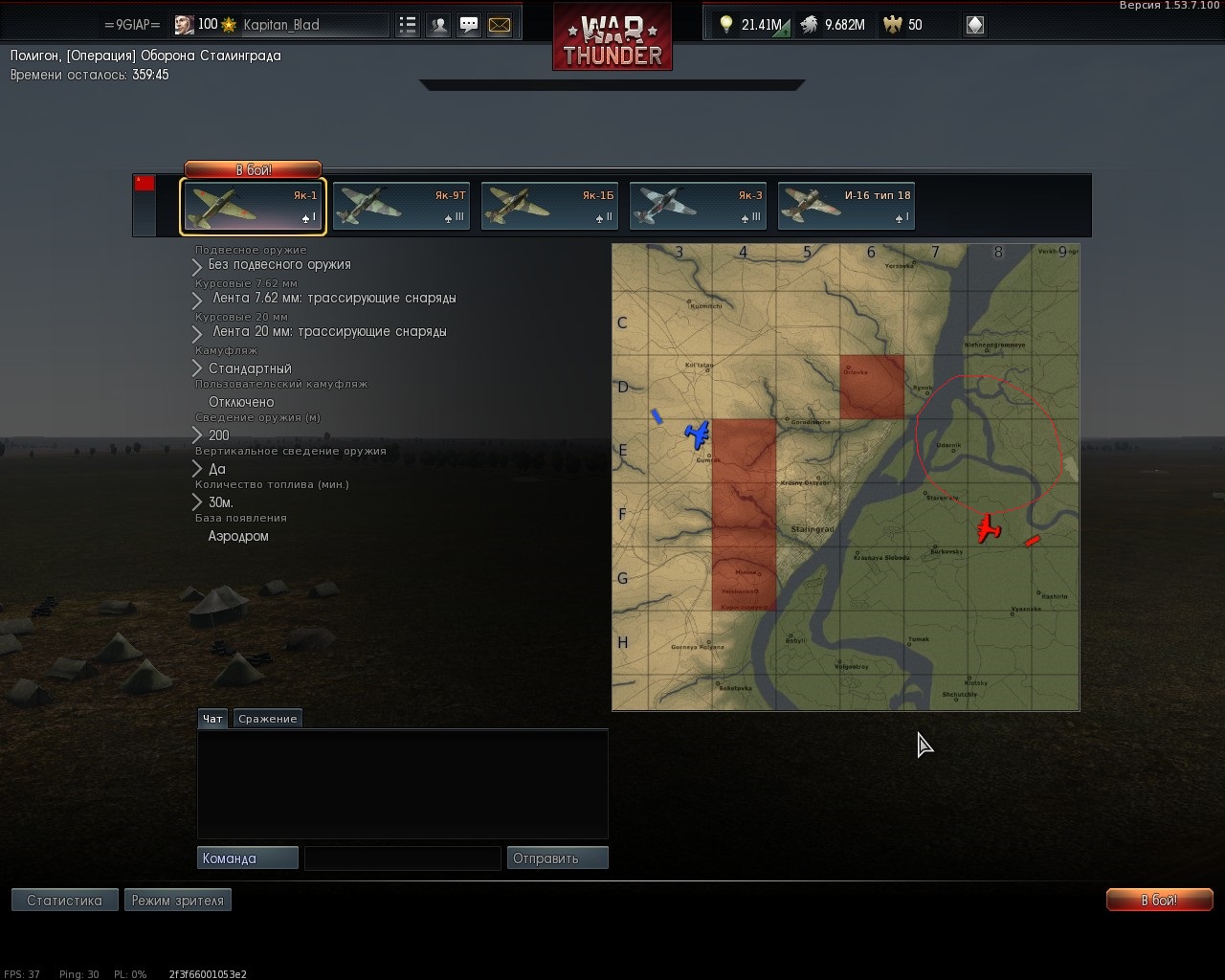1225x980 pixels.
Task: Choose the Як-9Т aircraft card
Action: point(401,207)
